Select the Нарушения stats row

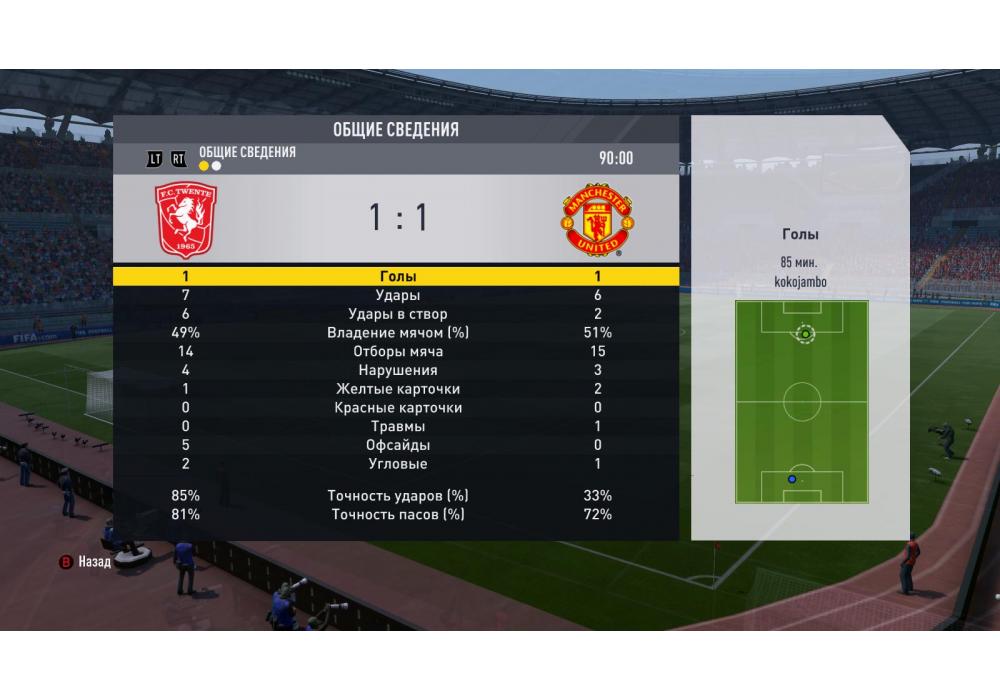(397, 370)
